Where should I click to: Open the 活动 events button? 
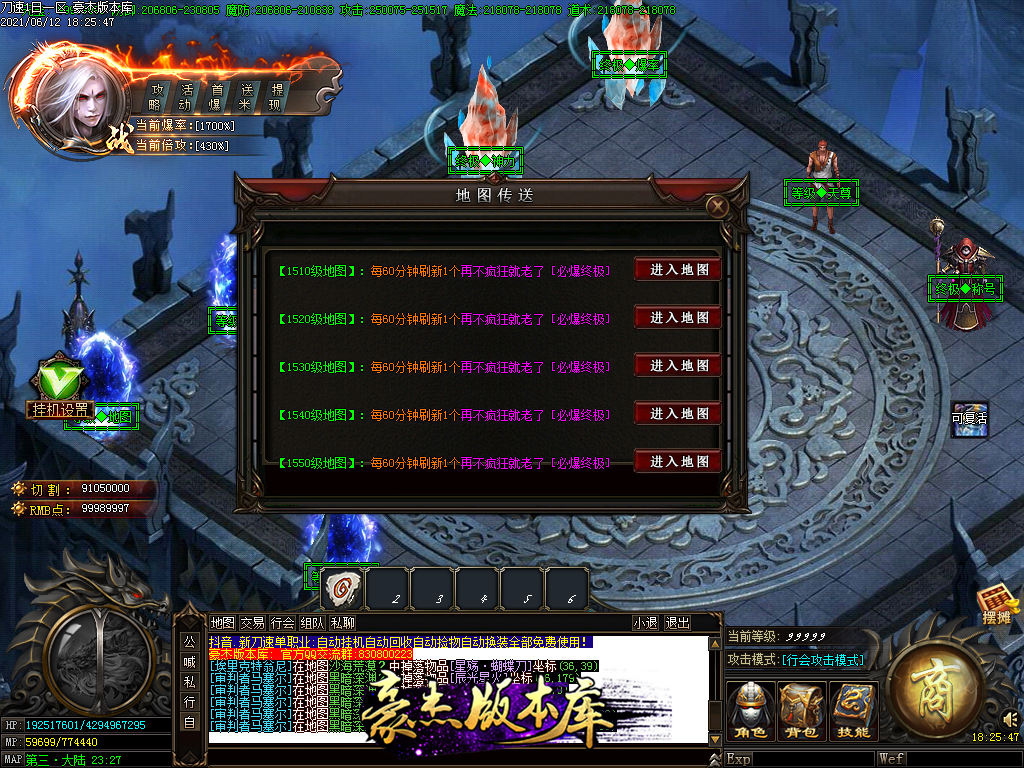[185, 96]
